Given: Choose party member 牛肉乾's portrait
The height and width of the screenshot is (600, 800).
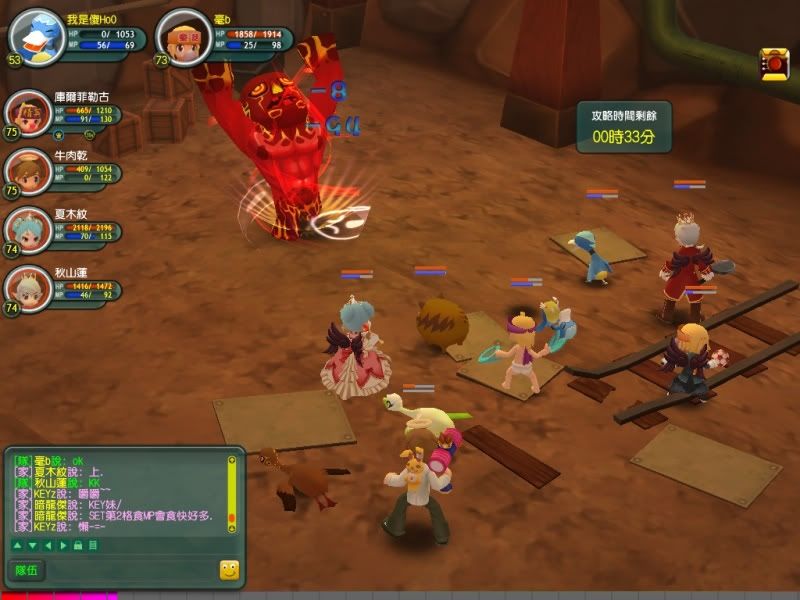Looking at the screenshot, I should tap(28, 169).
